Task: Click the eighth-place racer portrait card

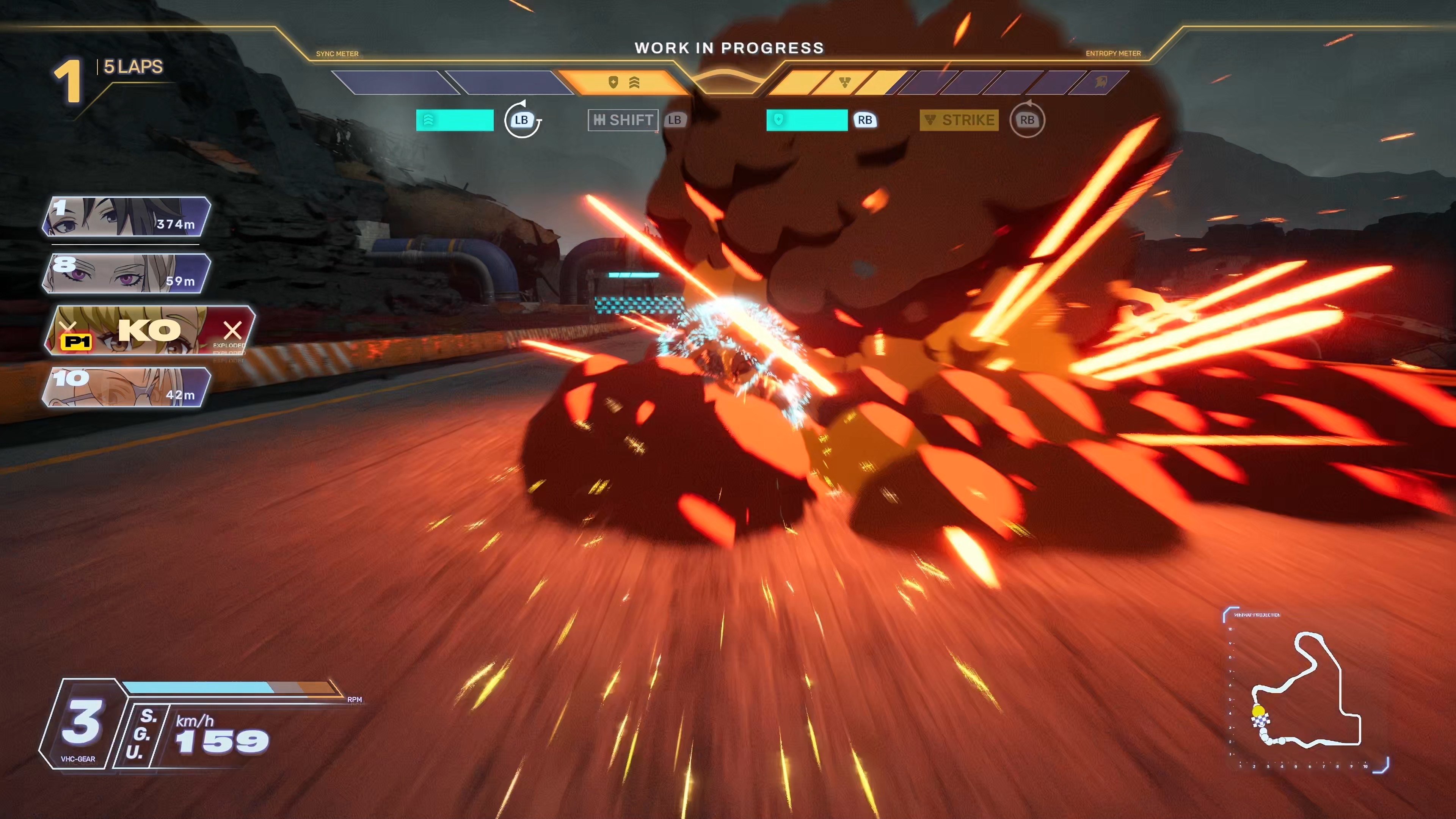Action: click(127, 273)
